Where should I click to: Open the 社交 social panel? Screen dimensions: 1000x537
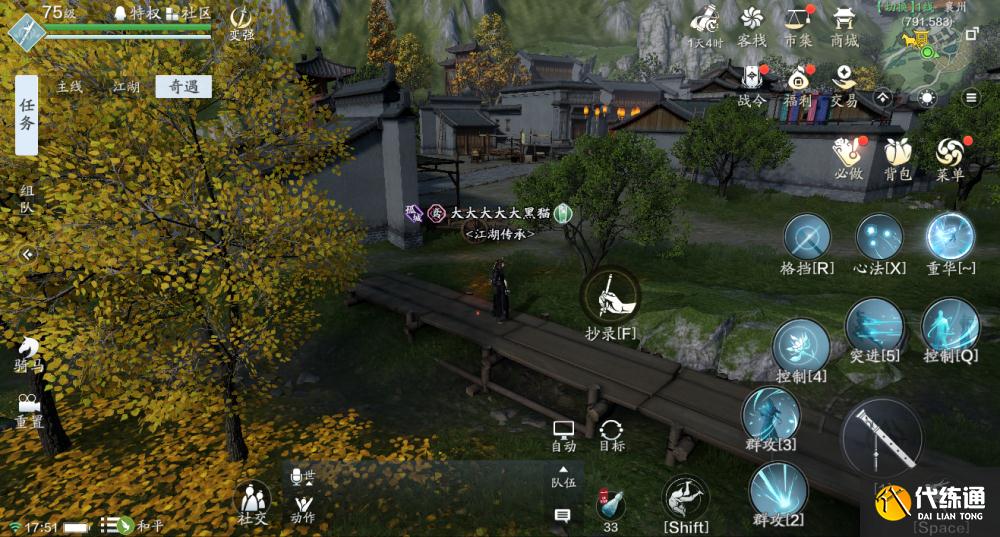(252, 501)
